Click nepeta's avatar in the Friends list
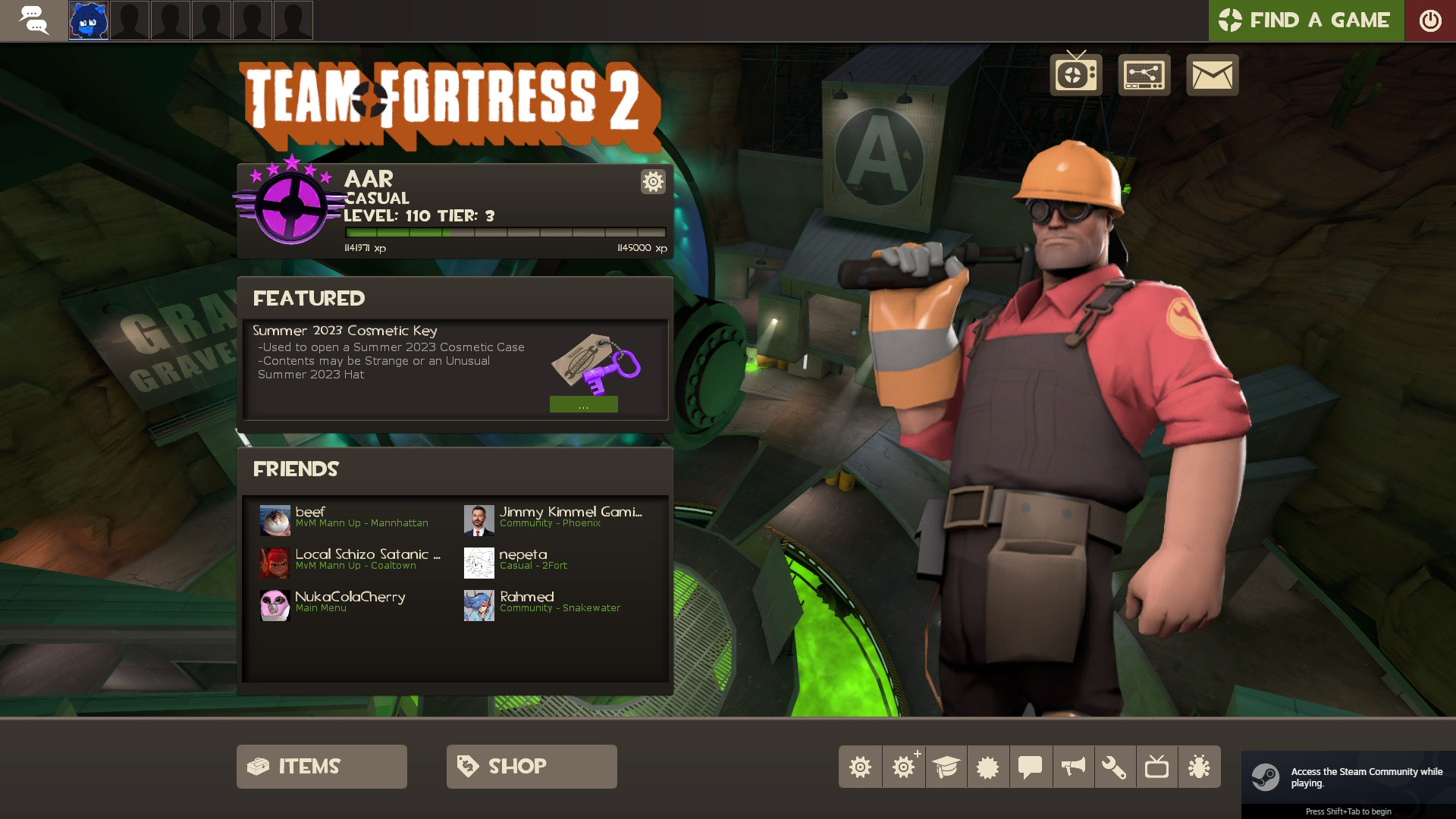The height and width of the screenshot is (819, 1456). pyautogui.click(x=479, y=563)
